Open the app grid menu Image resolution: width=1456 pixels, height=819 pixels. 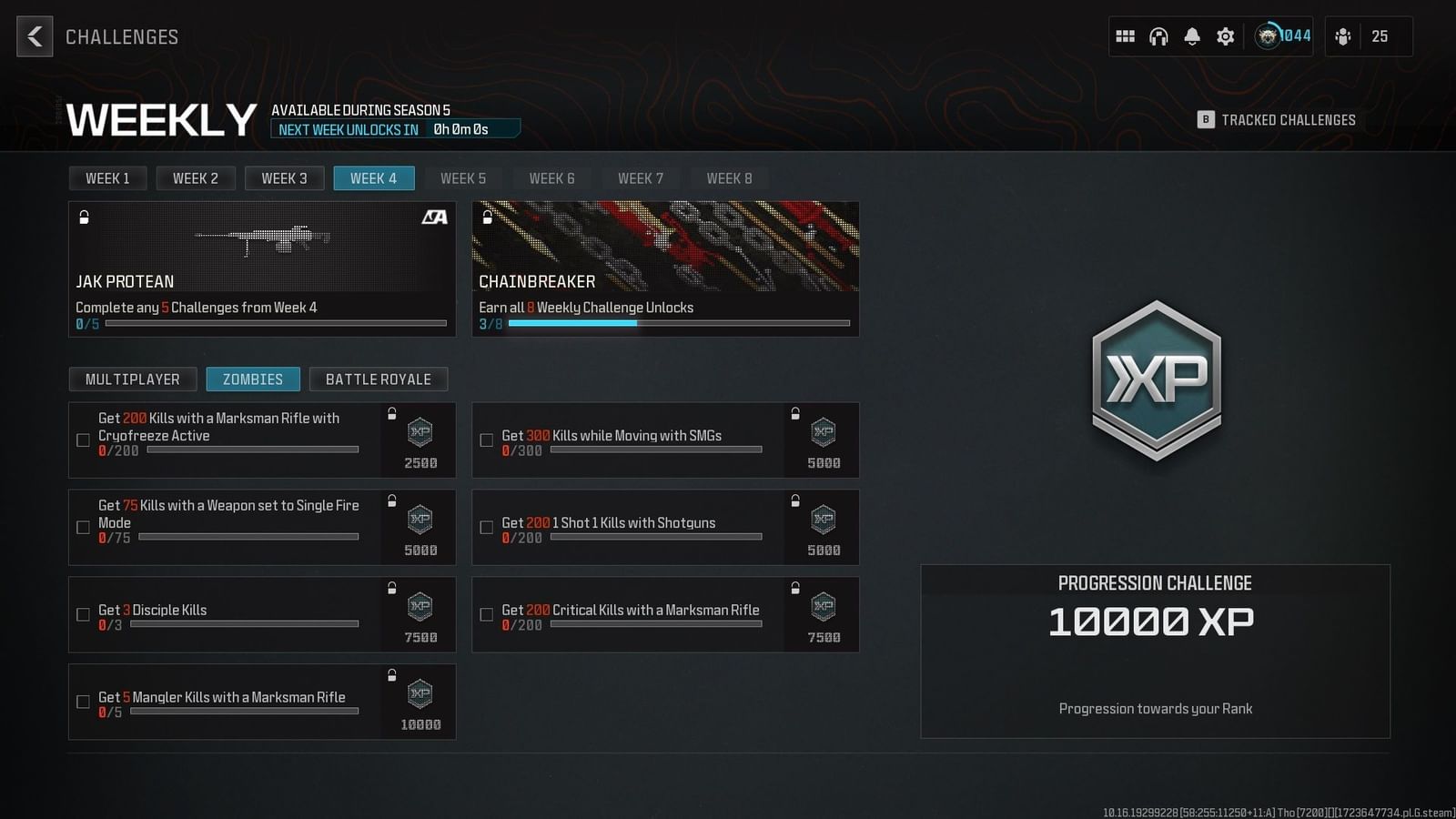(1125, 36)
